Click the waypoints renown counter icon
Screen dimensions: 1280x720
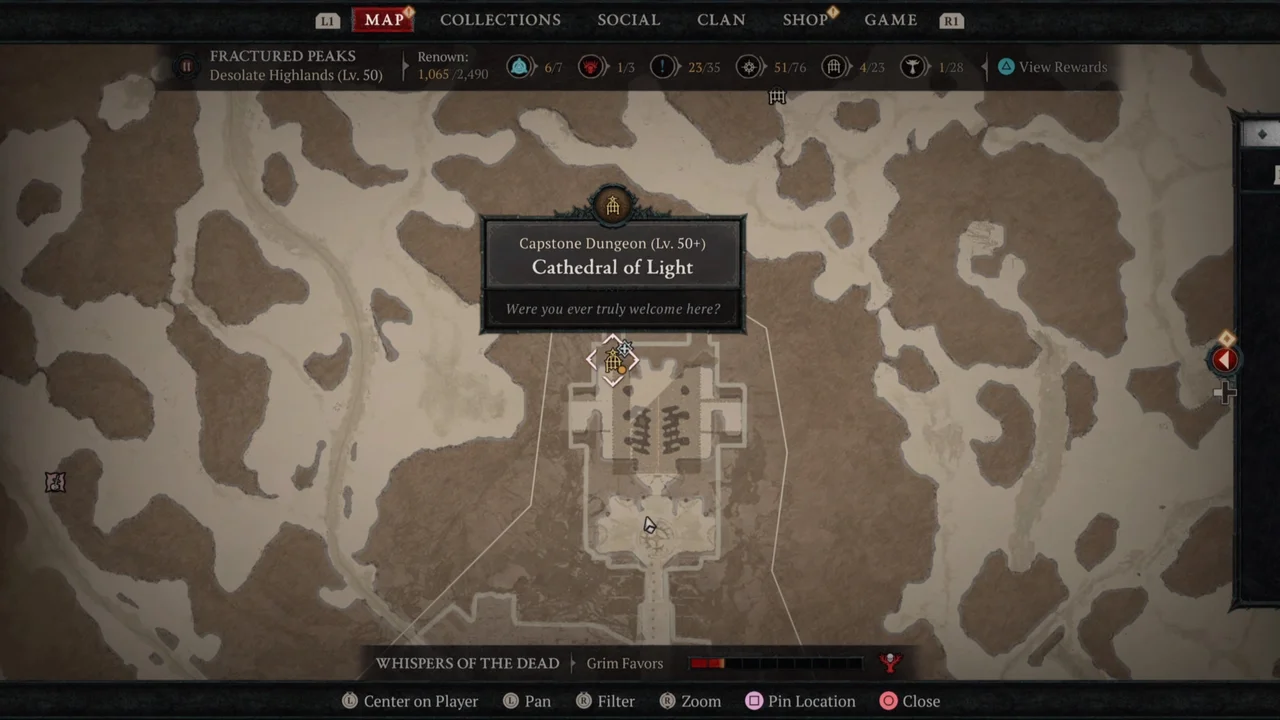click(518, 66)
